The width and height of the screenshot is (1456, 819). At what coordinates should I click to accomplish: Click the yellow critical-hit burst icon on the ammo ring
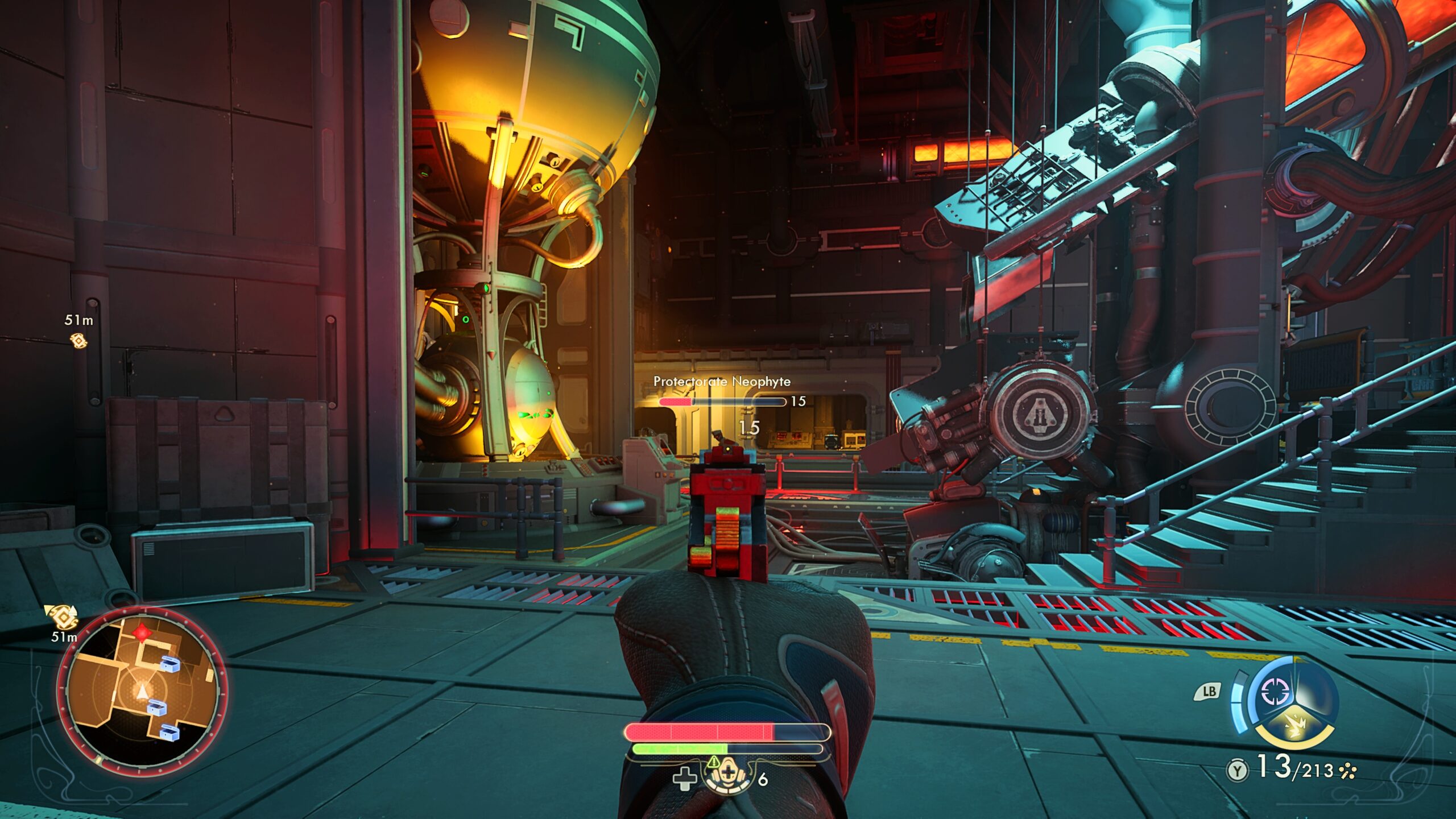(x=1296, y=725)
